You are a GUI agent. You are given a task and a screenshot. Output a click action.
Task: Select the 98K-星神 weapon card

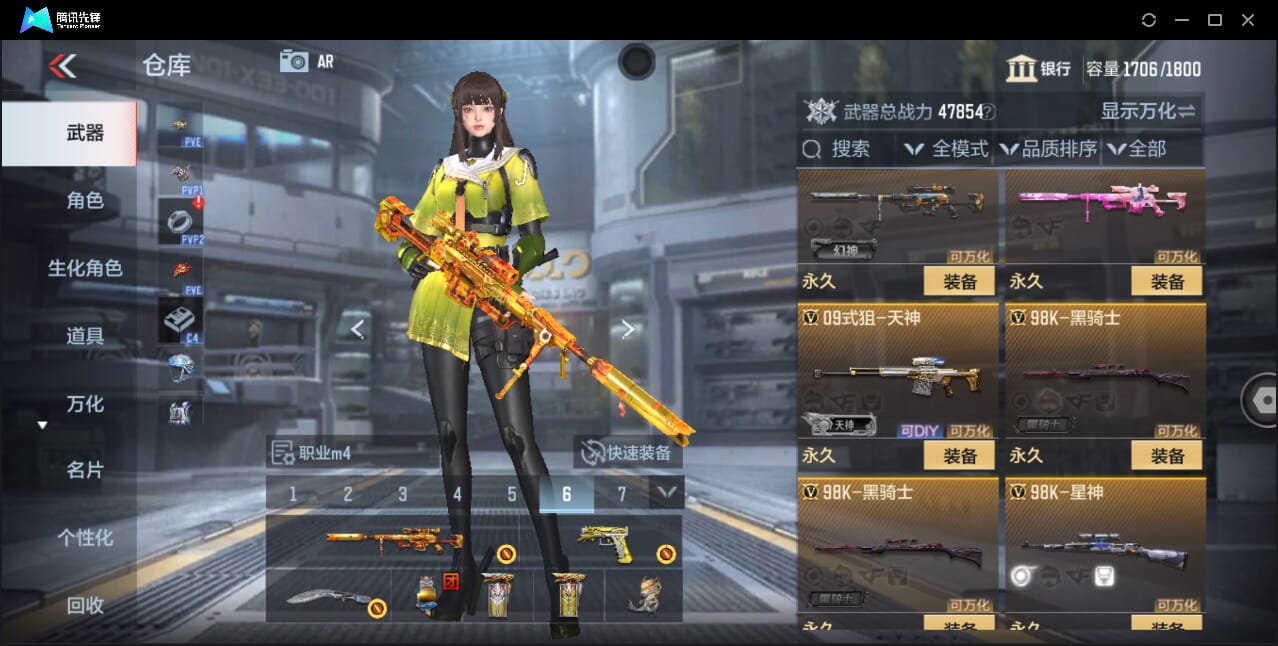[x=1105, y=545]
